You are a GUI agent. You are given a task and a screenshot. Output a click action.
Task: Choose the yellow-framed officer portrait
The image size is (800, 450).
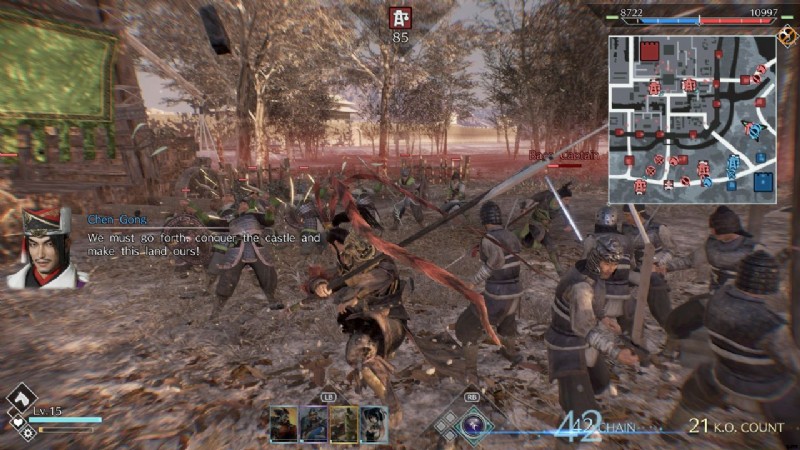(x=344, y=424)
